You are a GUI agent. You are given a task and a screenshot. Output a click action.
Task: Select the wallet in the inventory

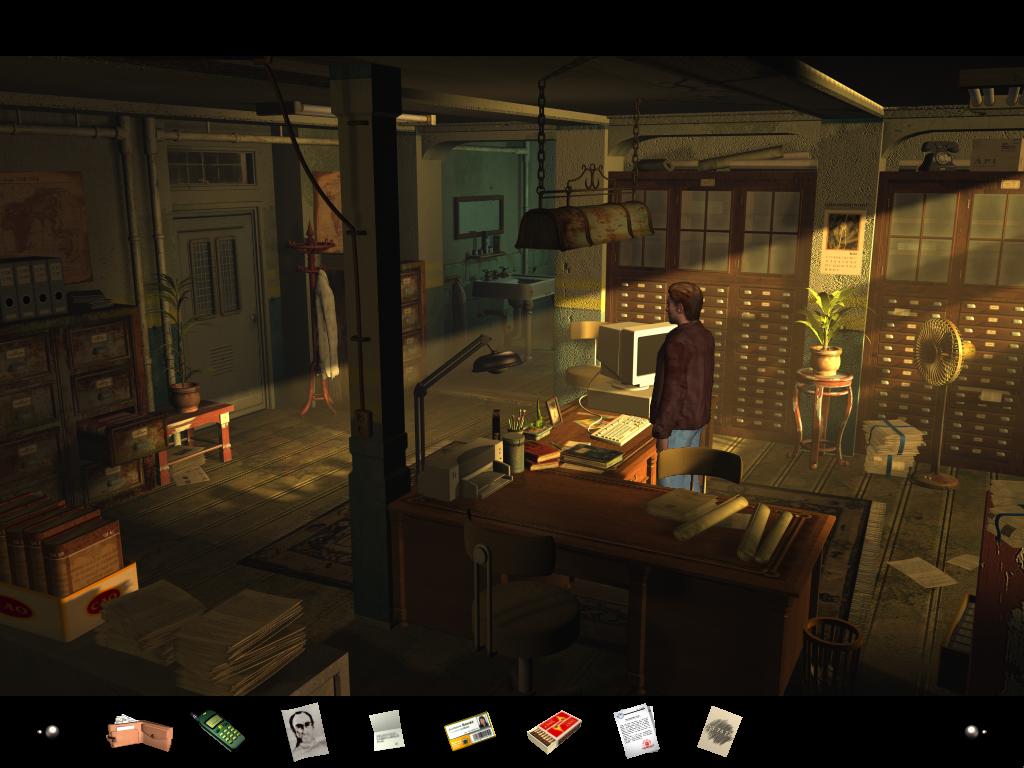pyautogui.click(x=139, y=732)
